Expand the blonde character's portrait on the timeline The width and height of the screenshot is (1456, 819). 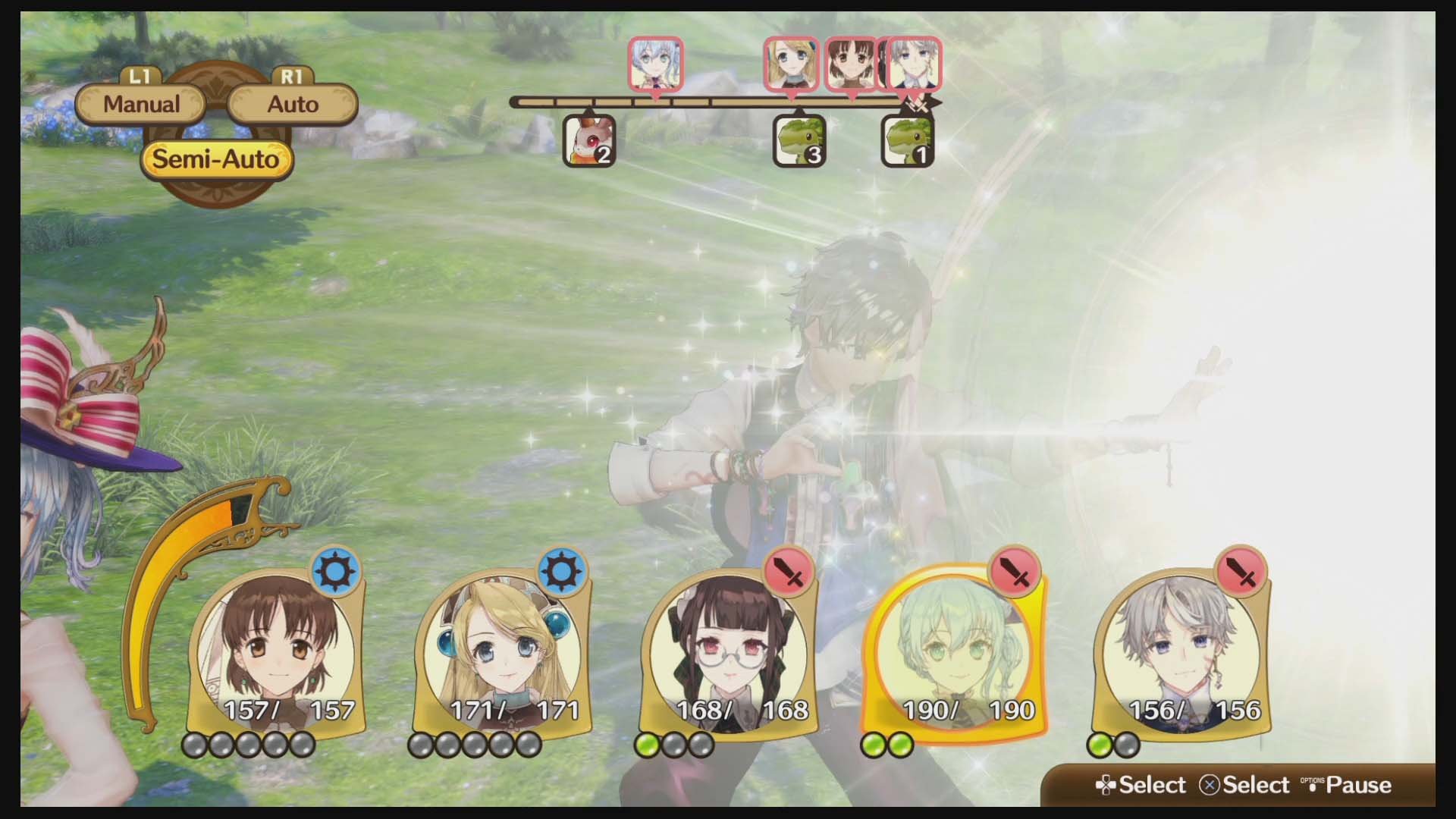point(790,64)
